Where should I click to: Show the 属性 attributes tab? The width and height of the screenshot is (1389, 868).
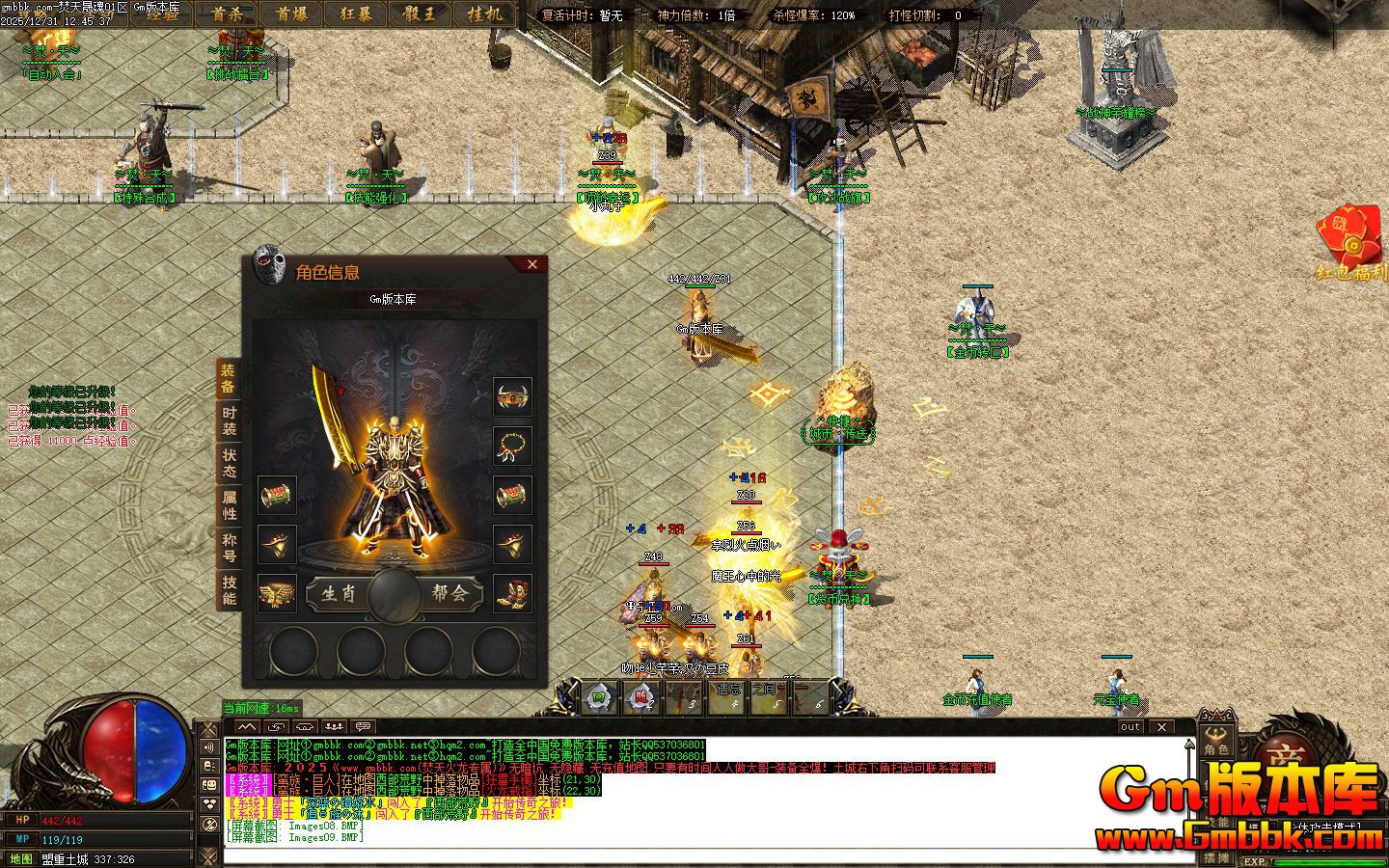[x=229, y=505]
